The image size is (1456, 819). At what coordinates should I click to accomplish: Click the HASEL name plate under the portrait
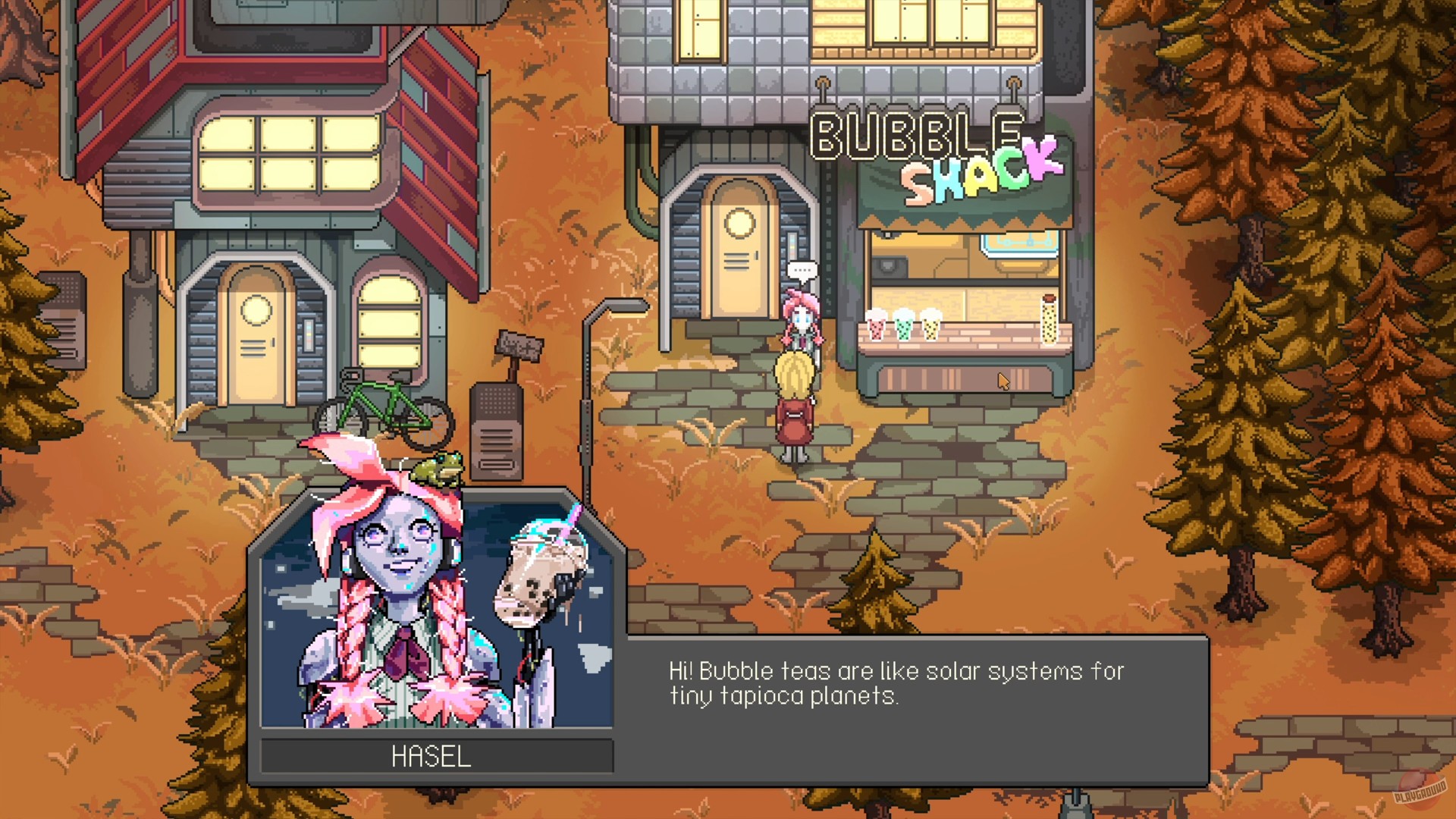[435, 755]
